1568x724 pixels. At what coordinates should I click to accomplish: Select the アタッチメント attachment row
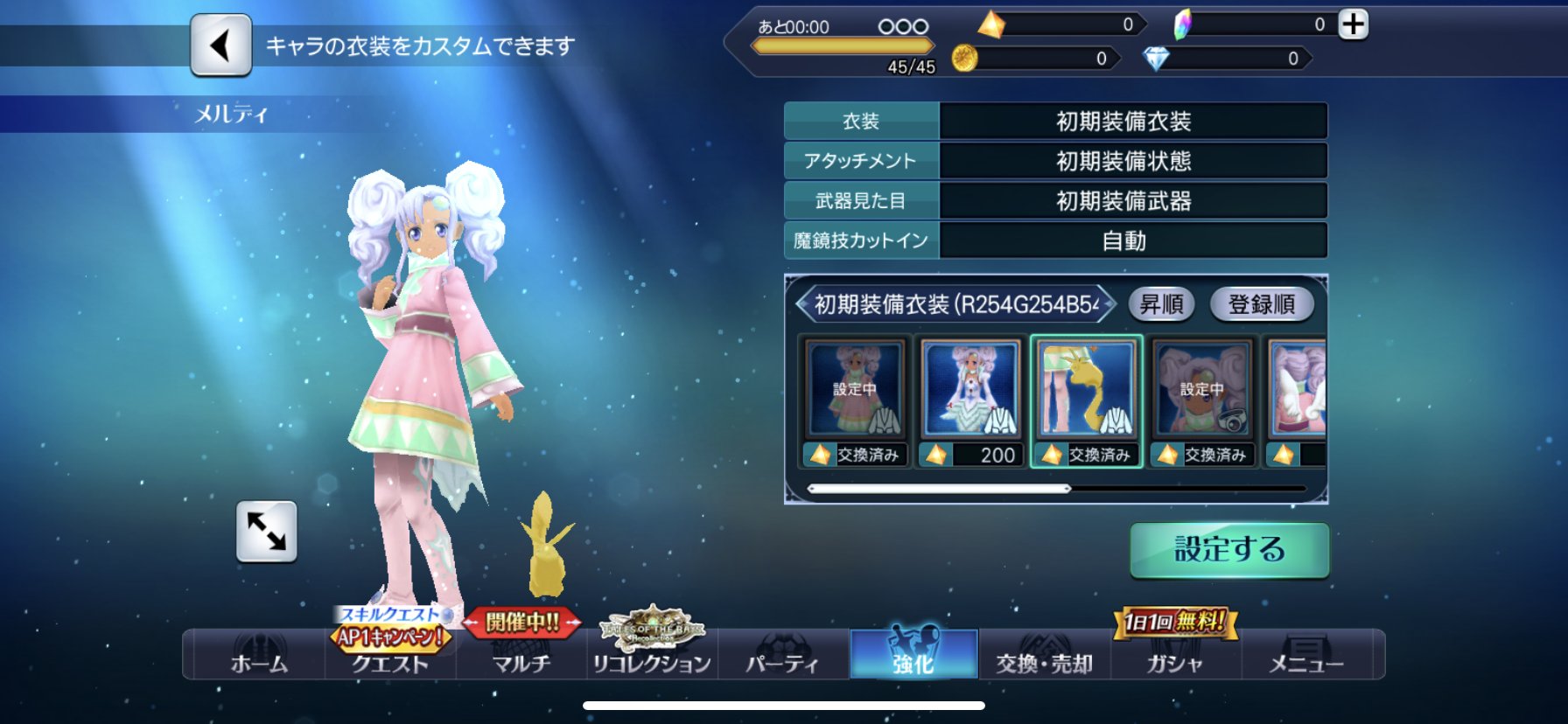coord(1055,162)
